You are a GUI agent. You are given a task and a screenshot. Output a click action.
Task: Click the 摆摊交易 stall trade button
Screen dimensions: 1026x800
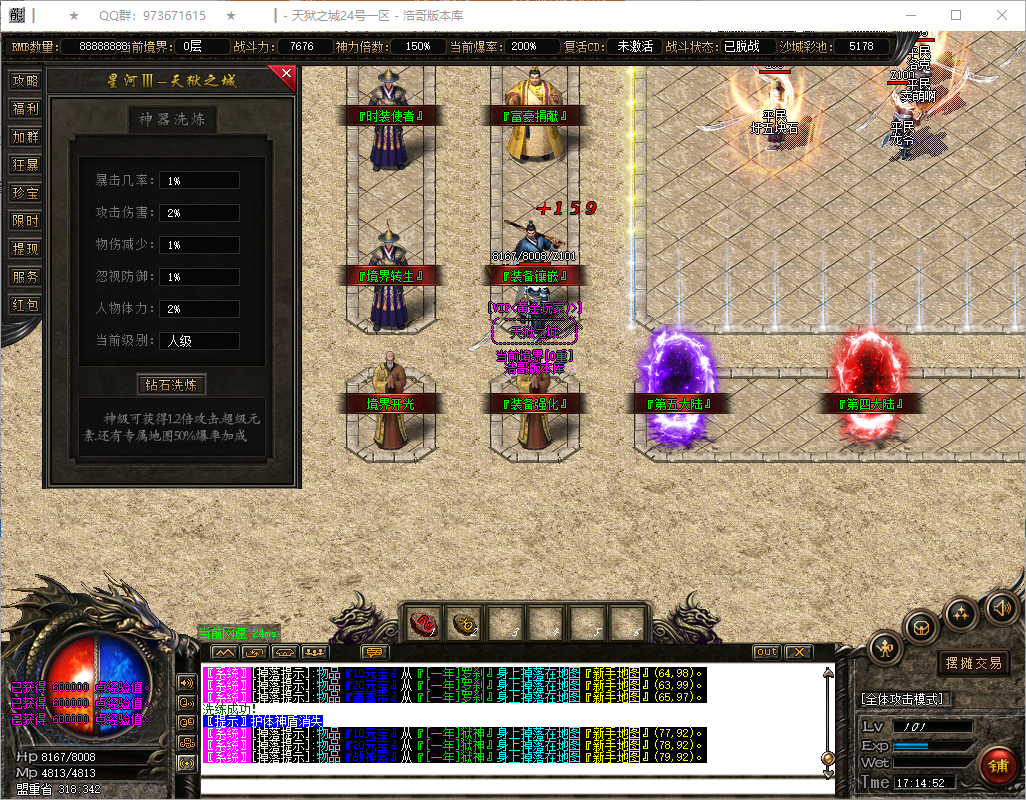(x=973, y=662)
